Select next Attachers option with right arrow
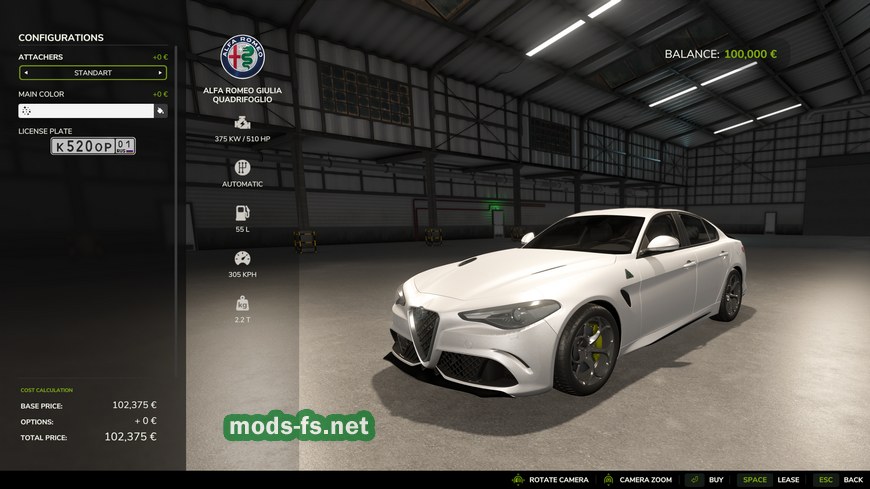Screen dimensions: 870x489 tap(160, 73)
